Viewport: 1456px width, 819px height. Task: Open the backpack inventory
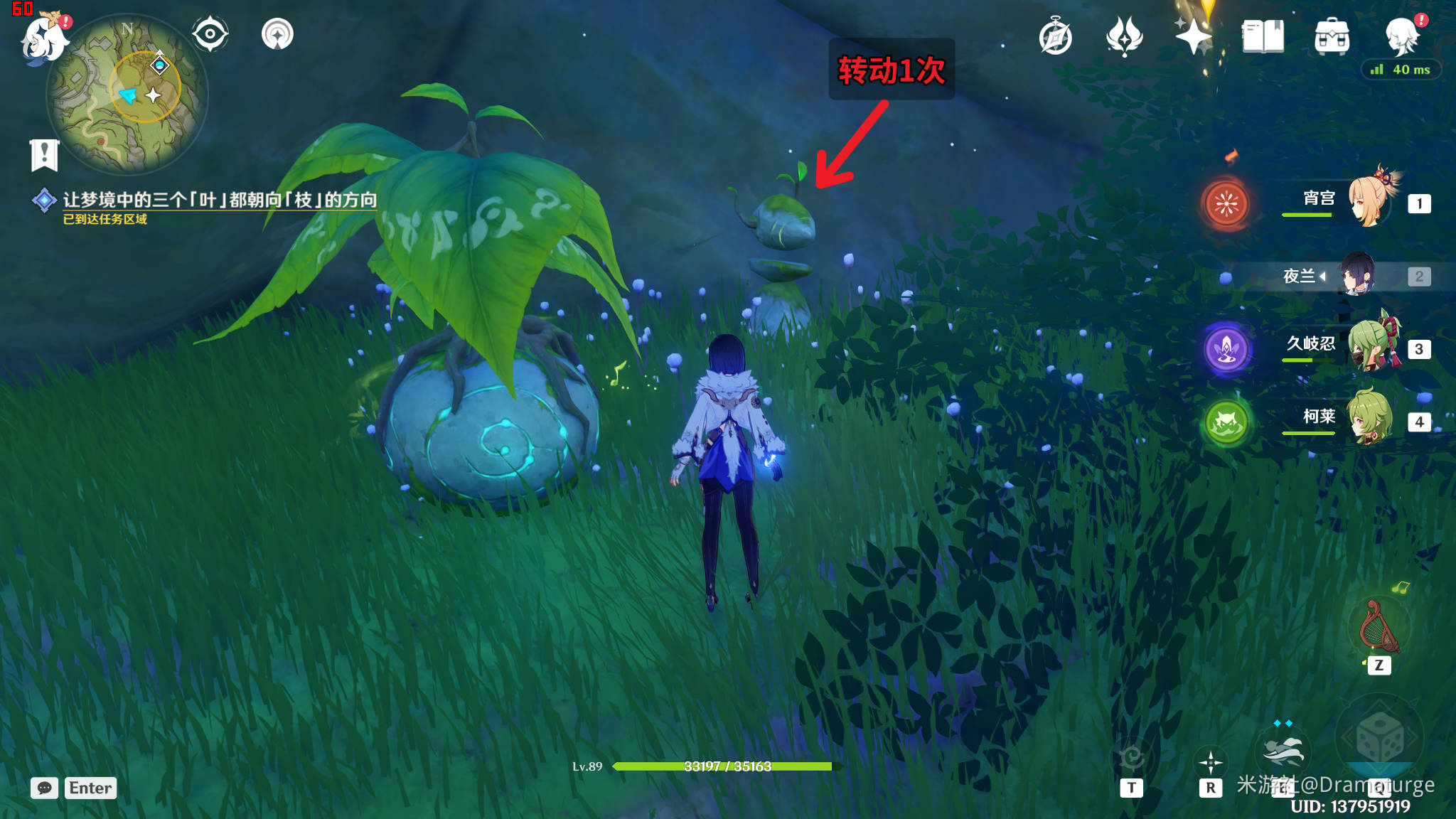coord(1332,36)
